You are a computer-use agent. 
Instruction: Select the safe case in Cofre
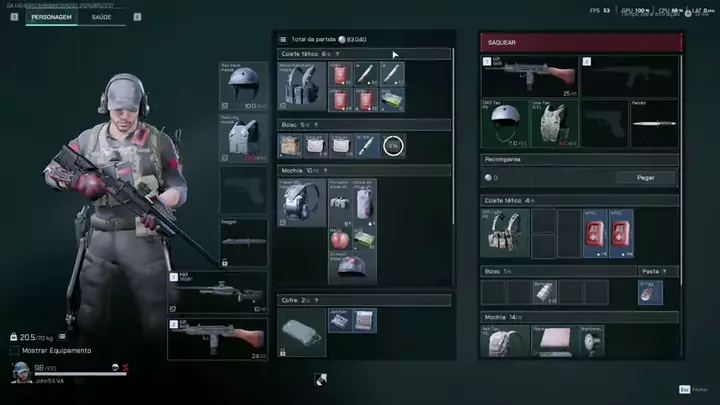[x=301, y=332]
